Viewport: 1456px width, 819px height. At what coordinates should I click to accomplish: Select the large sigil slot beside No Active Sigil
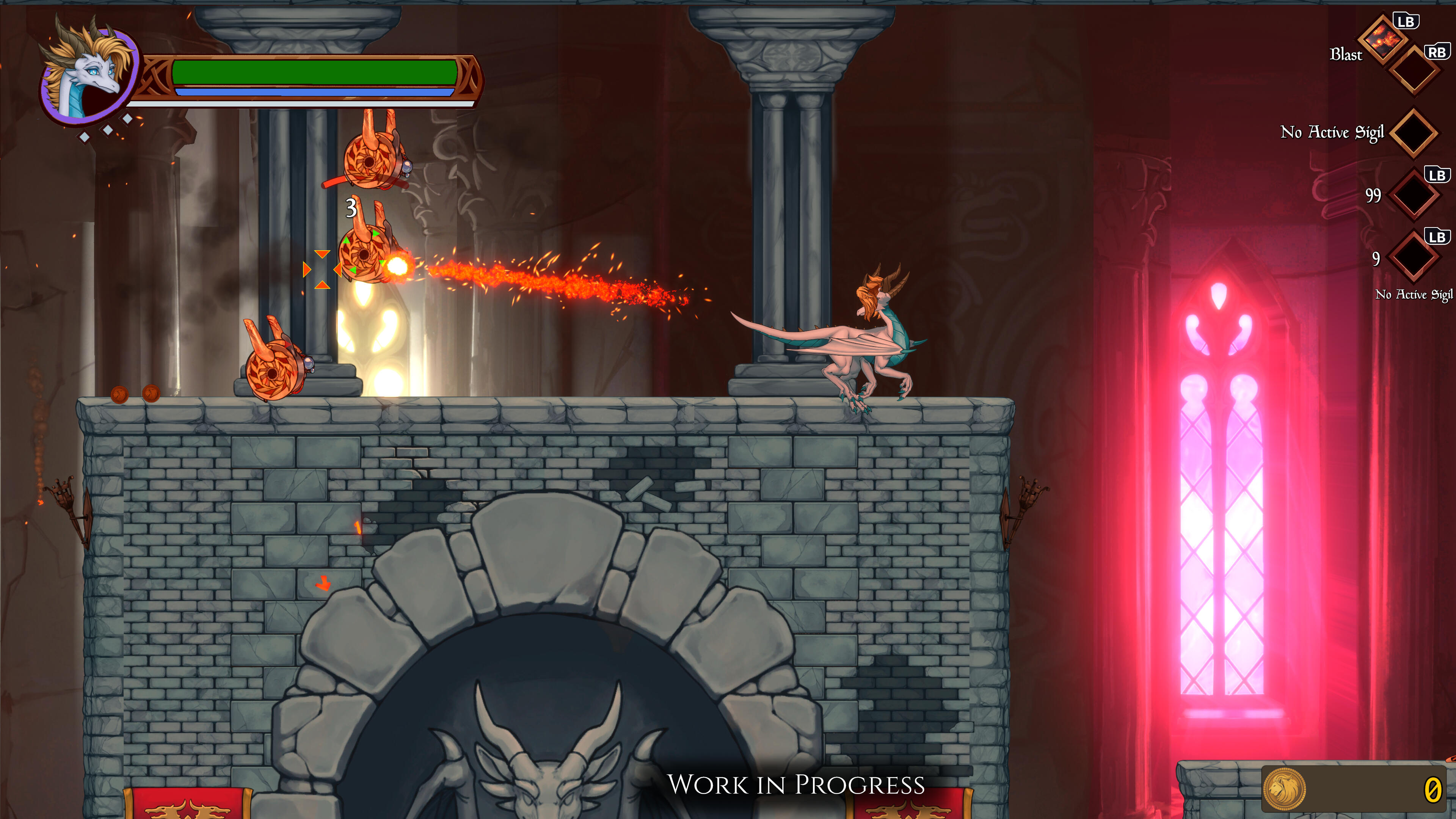[x=1413, y=133]
